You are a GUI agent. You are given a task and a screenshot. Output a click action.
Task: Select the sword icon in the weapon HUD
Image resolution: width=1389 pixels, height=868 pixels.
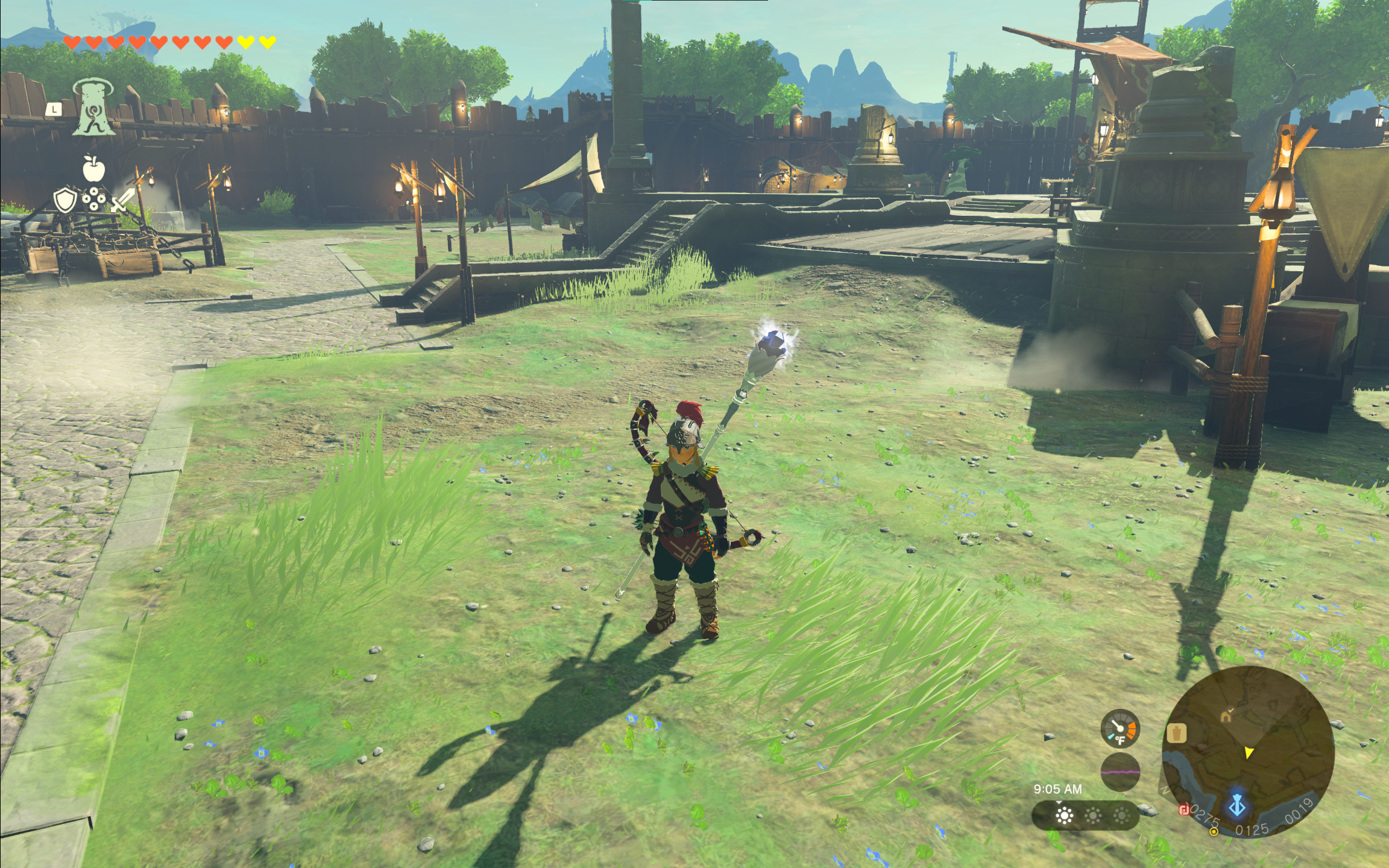pos(122,200)
